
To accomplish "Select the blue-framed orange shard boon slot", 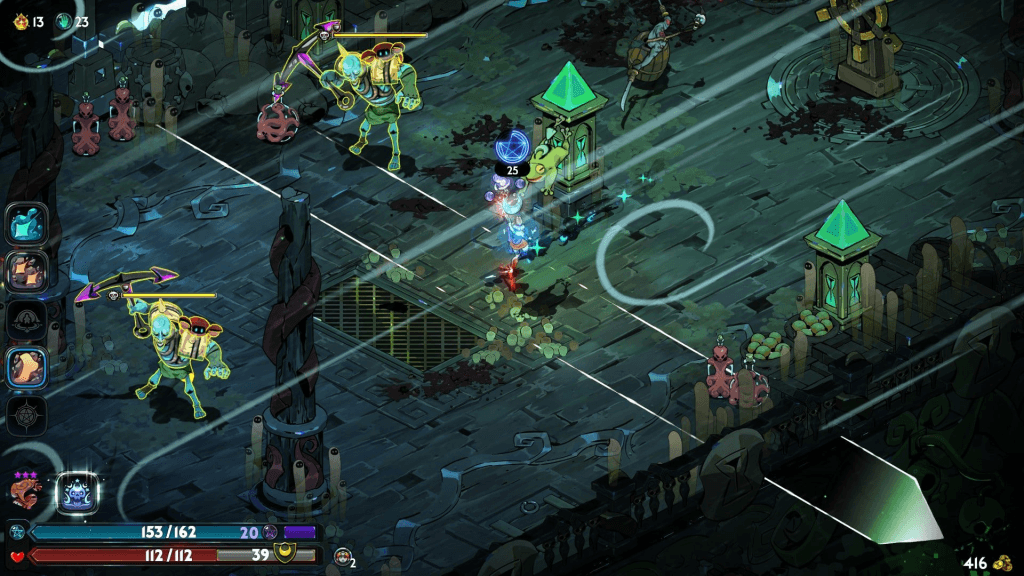I will click(x=25, y=368).
